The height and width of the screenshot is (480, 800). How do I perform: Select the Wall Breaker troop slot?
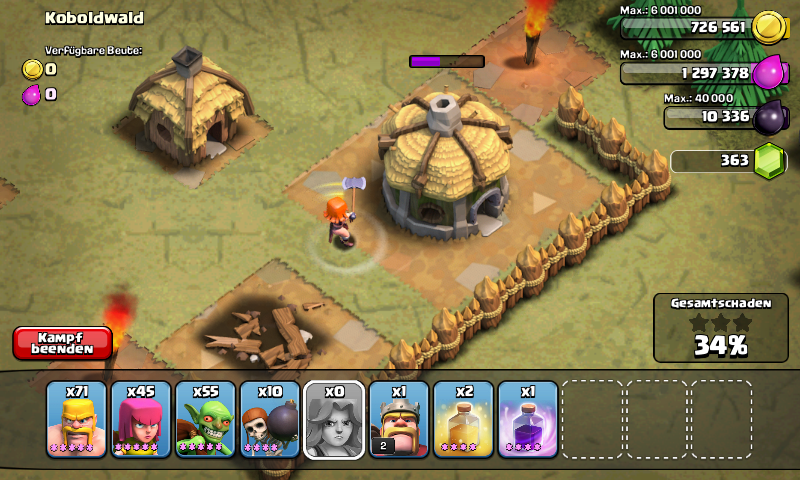(x=270, y=420)
